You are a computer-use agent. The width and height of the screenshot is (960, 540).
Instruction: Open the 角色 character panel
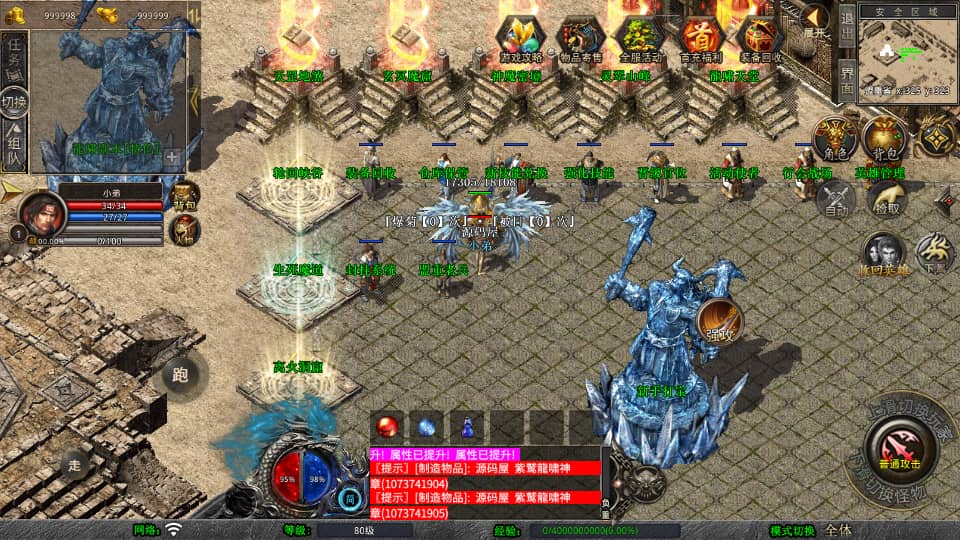pos(835,141)
